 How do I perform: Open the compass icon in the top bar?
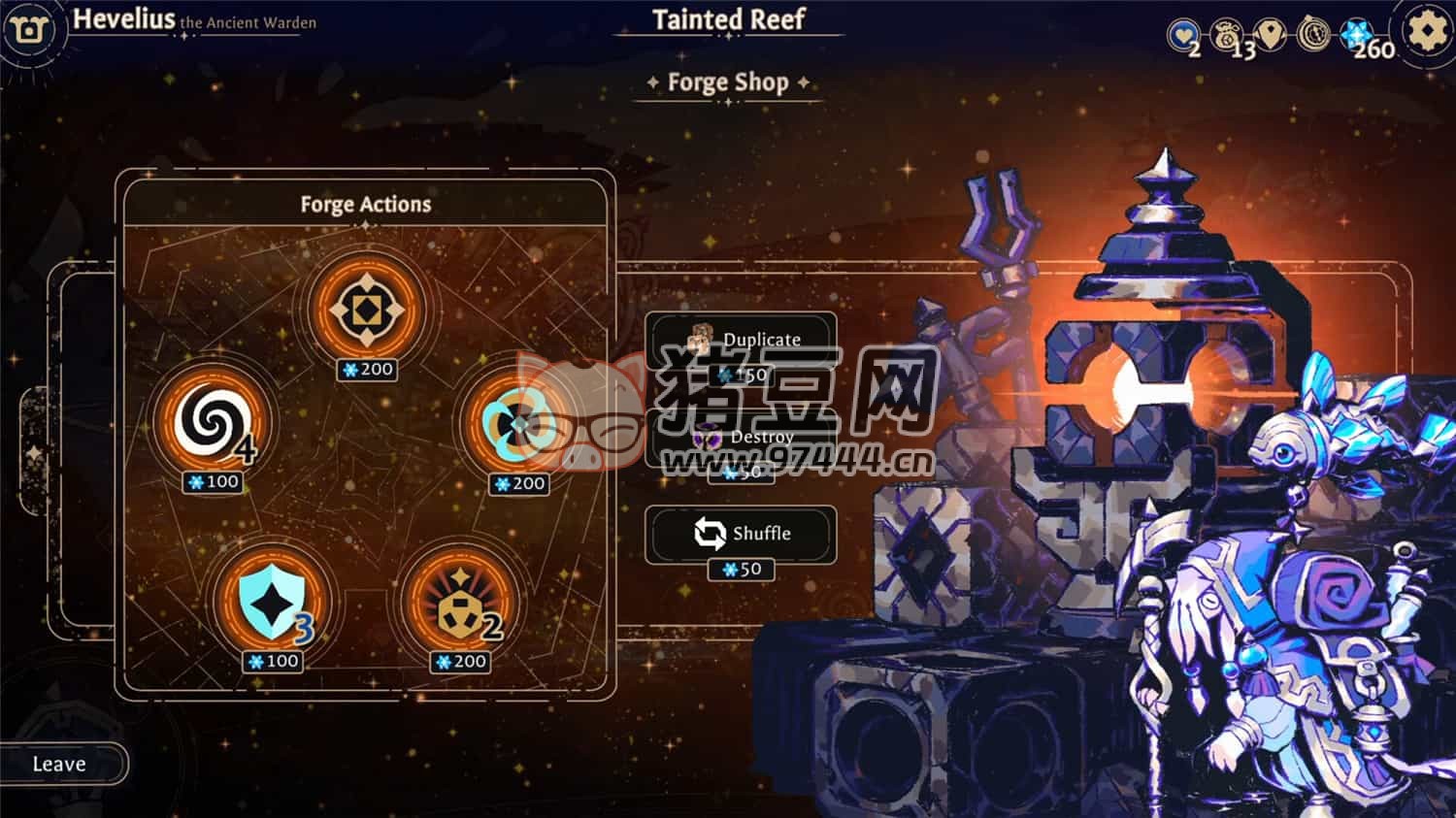tap(1313, 35)
